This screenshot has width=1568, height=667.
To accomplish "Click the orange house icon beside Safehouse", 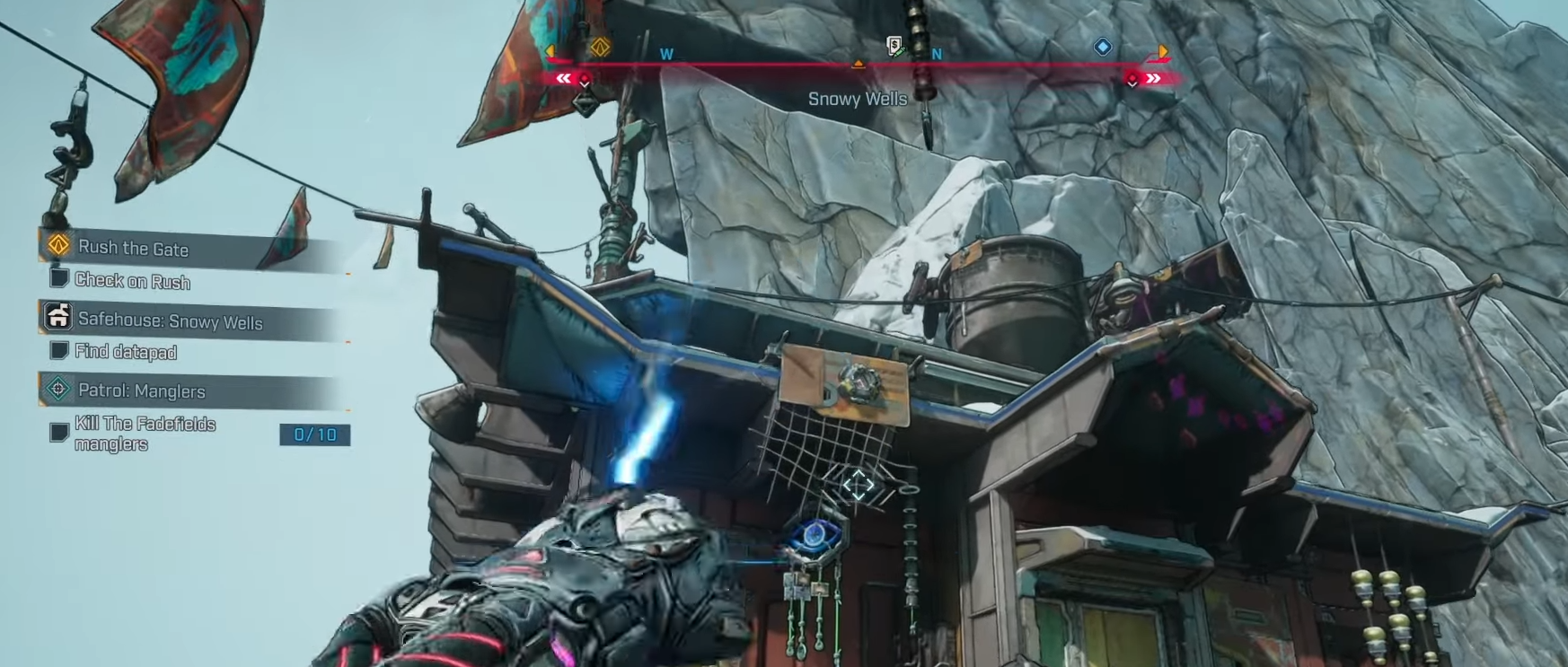I will 58,316.
